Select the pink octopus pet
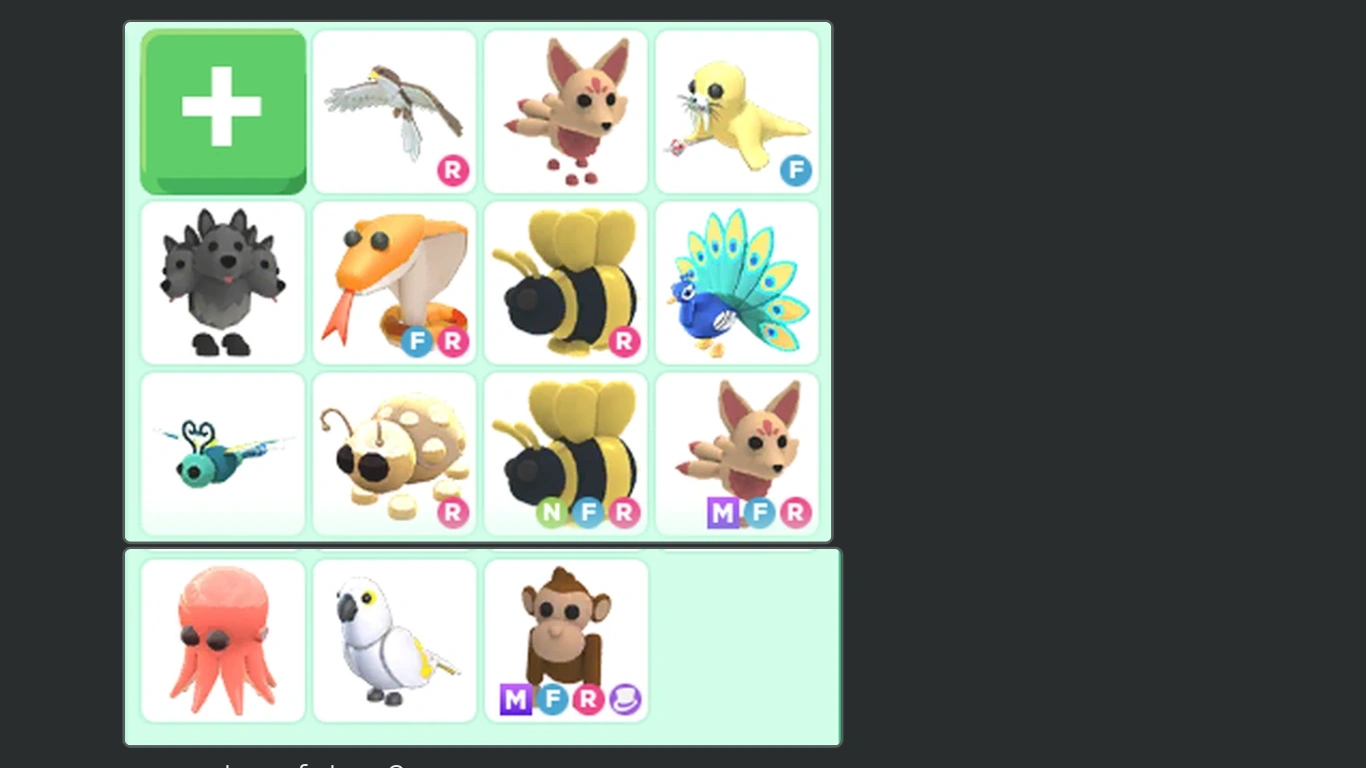This screenshot has height=768, width=1366. point(222,640)
